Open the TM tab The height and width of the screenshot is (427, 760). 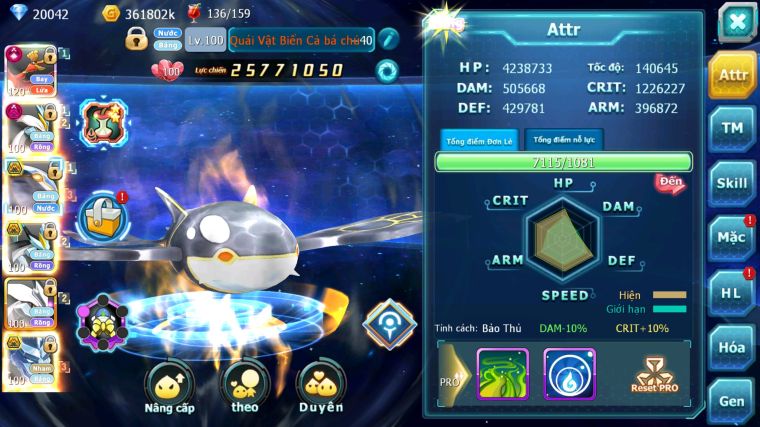732,129
